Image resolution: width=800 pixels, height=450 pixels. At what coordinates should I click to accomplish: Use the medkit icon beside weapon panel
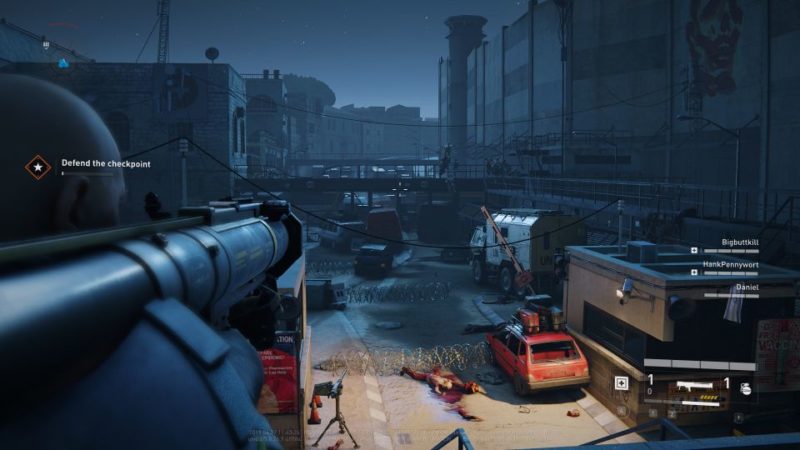pyautogui.click(x=621, y=383)
